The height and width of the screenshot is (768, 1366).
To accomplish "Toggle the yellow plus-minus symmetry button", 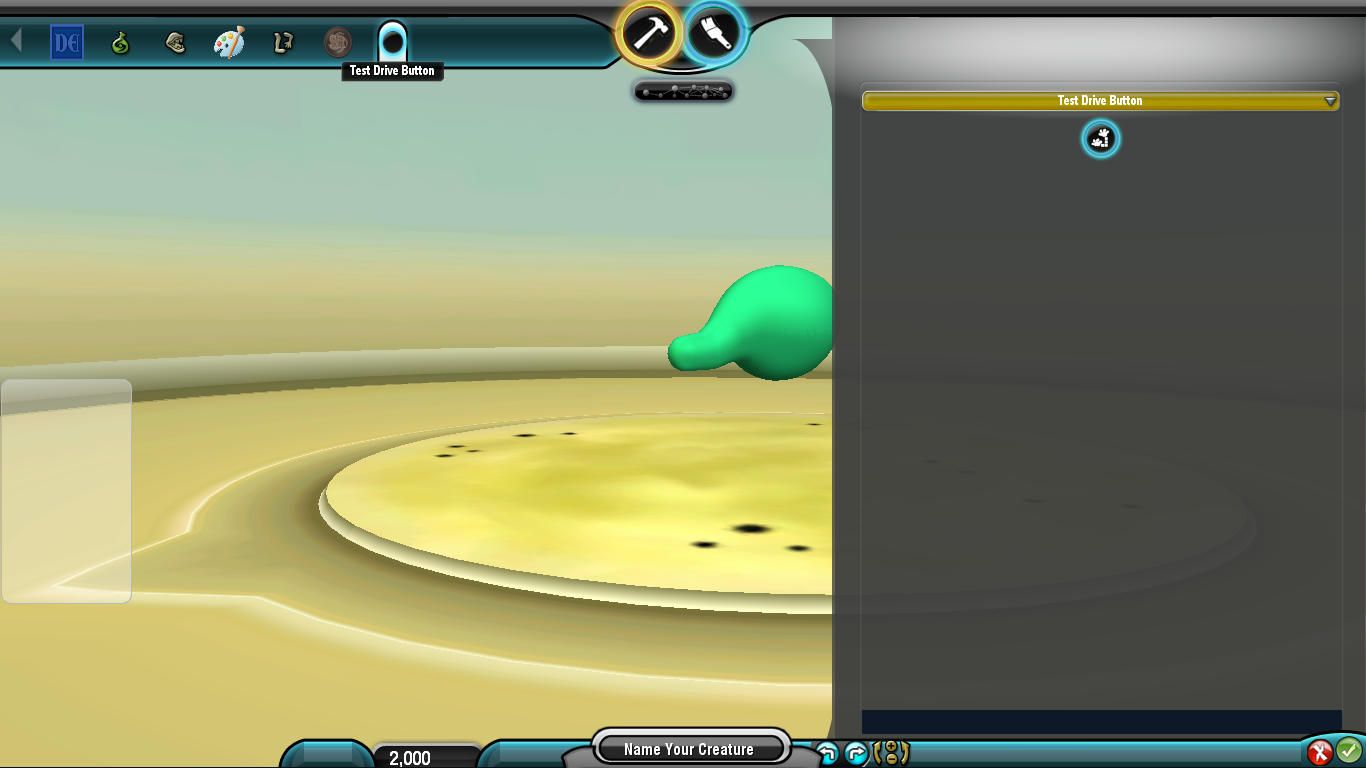I will [891, 753].
